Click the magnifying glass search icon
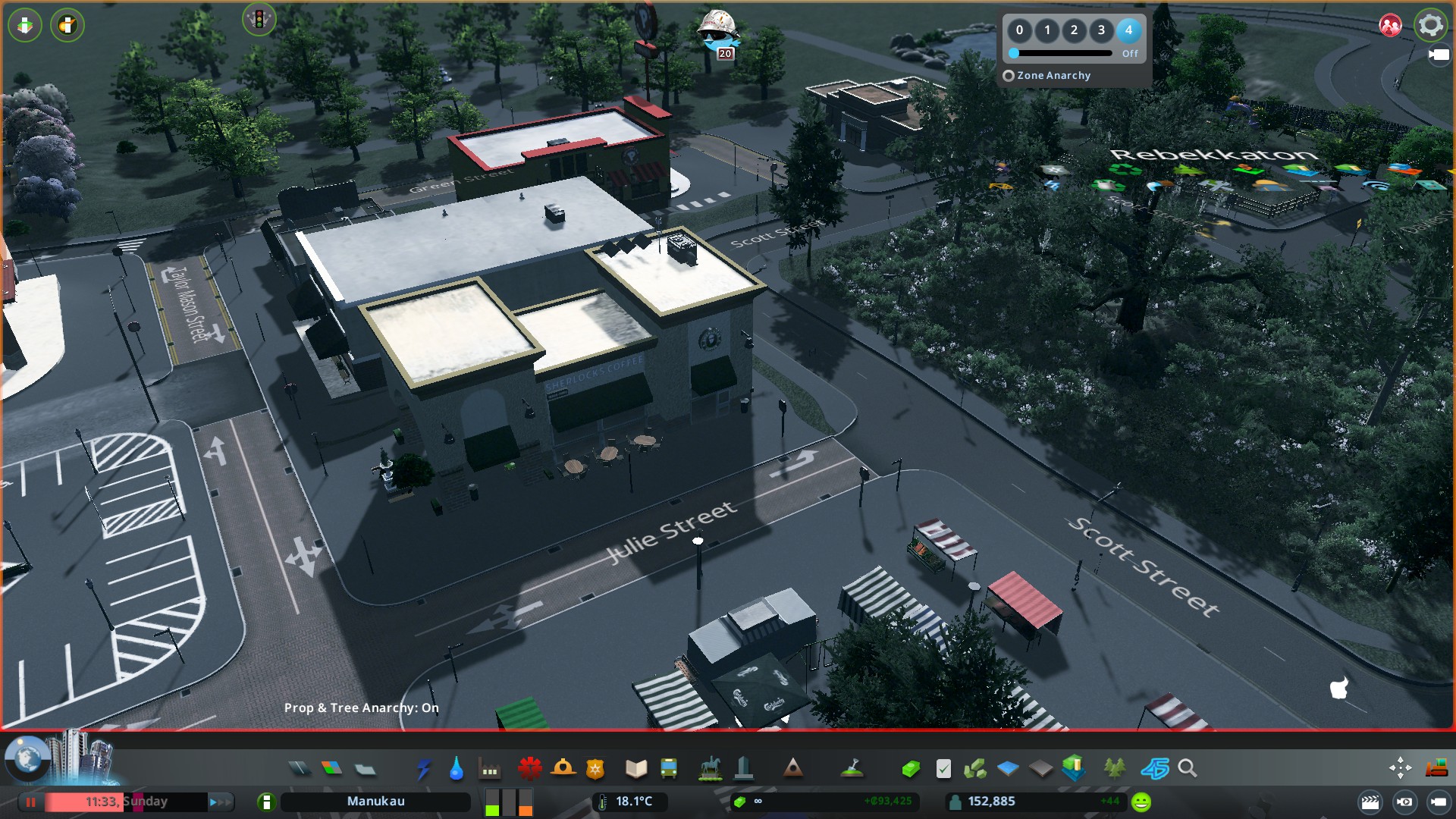 1188,769
